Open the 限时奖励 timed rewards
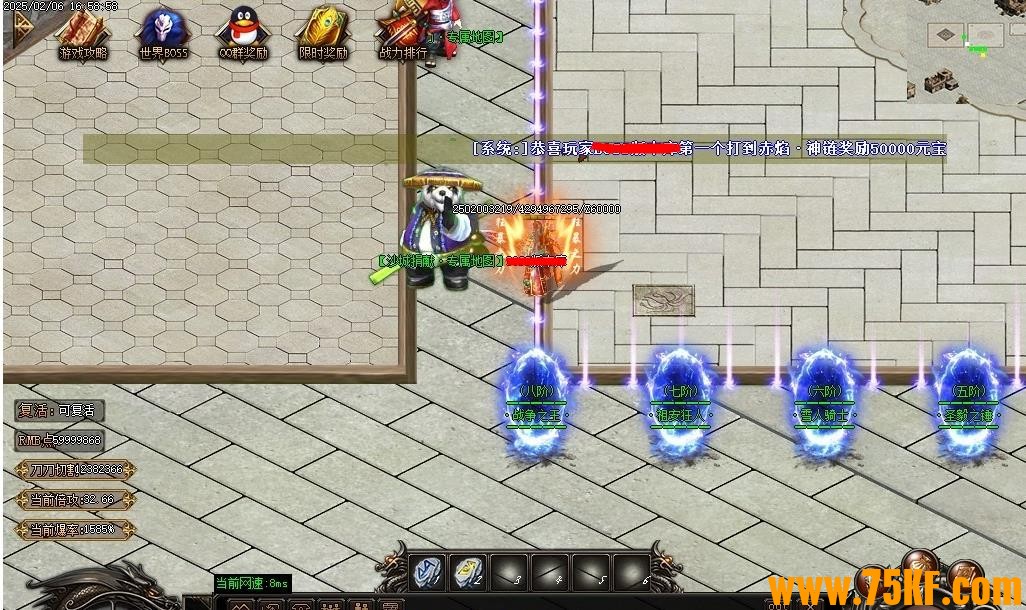Screen dimensions: 1026x610 click(323, 33)
